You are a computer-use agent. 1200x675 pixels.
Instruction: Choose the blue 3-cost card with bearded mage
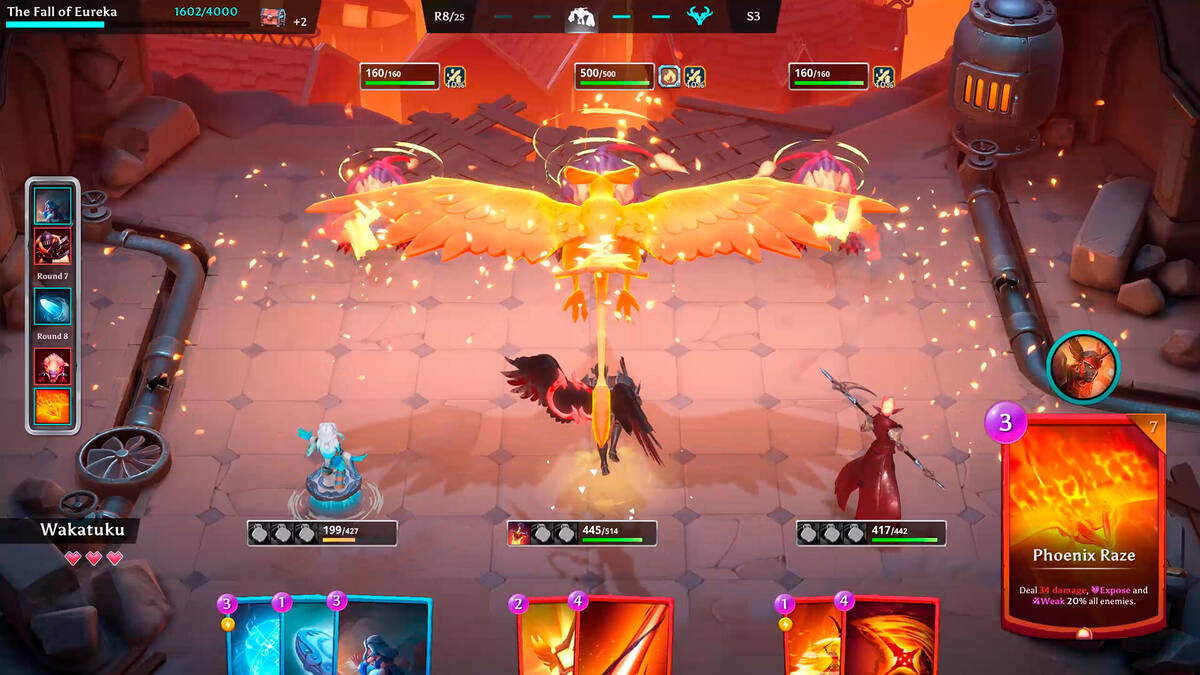385,638
